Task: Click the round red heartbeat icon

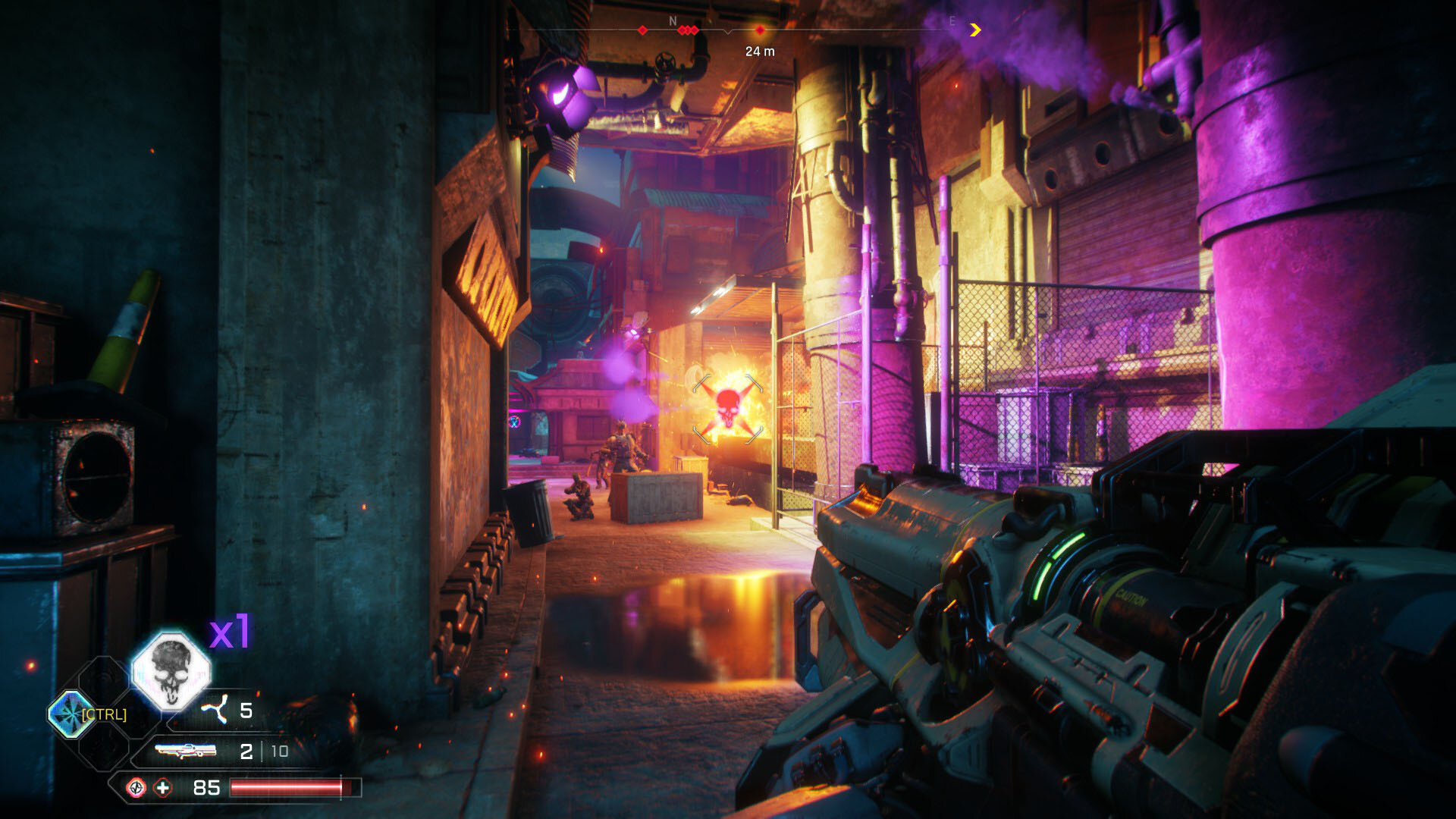Action: [x=136, y=788]
